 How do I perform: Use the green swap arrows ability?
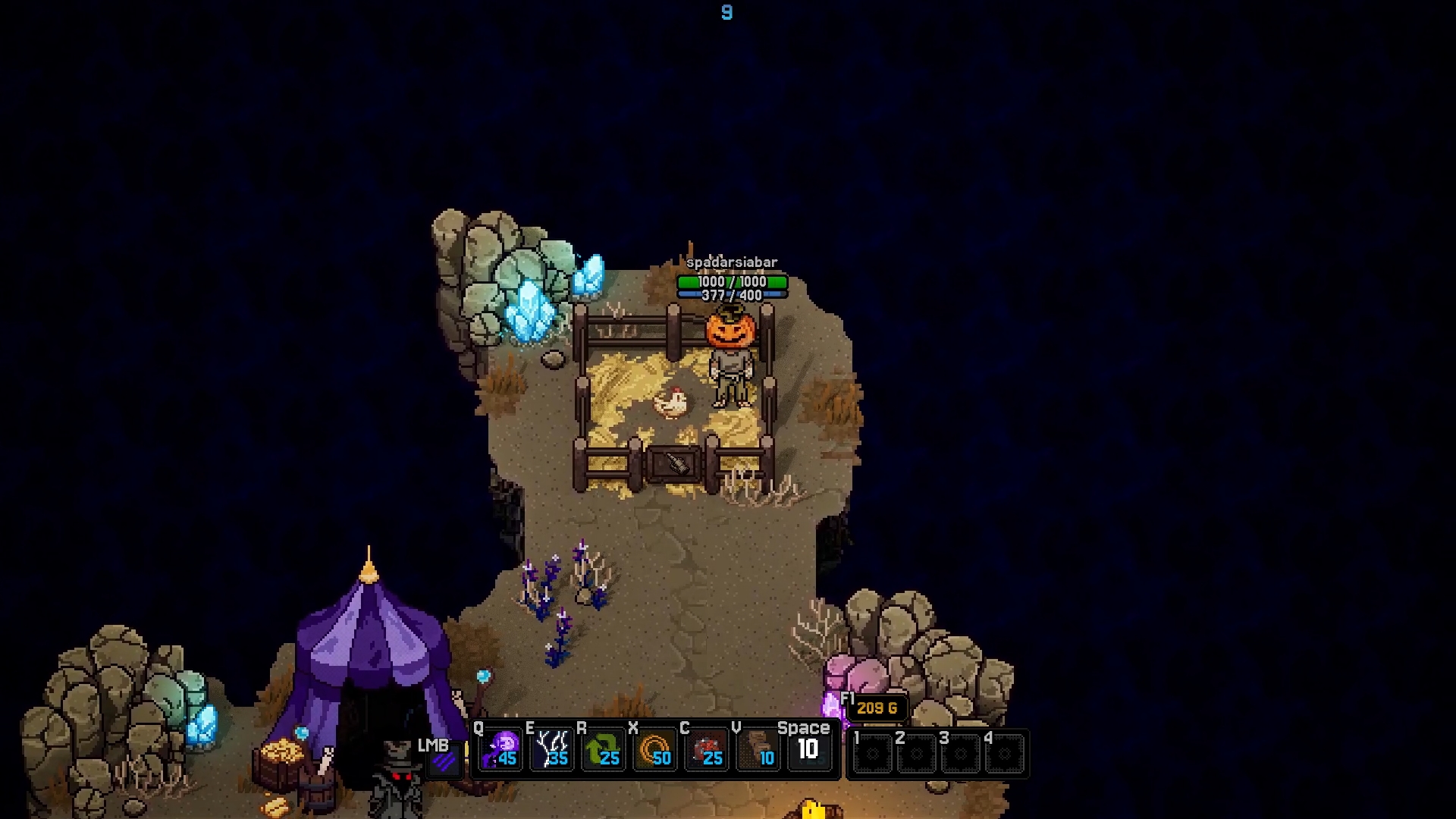(604, 749)
